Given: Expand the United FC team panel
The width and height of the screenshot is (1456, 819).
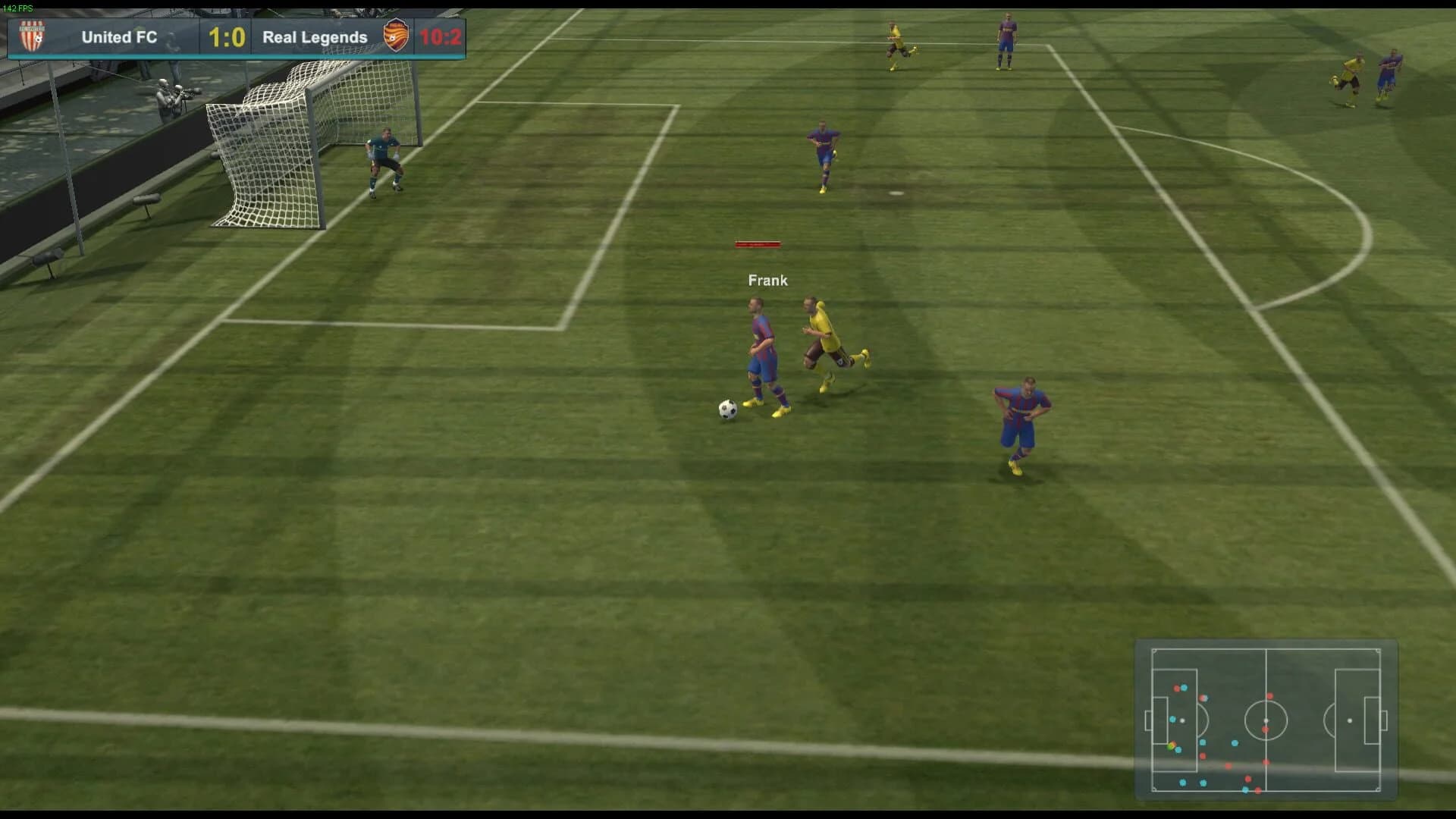Looking at the screenshot, I should [120, 36].
